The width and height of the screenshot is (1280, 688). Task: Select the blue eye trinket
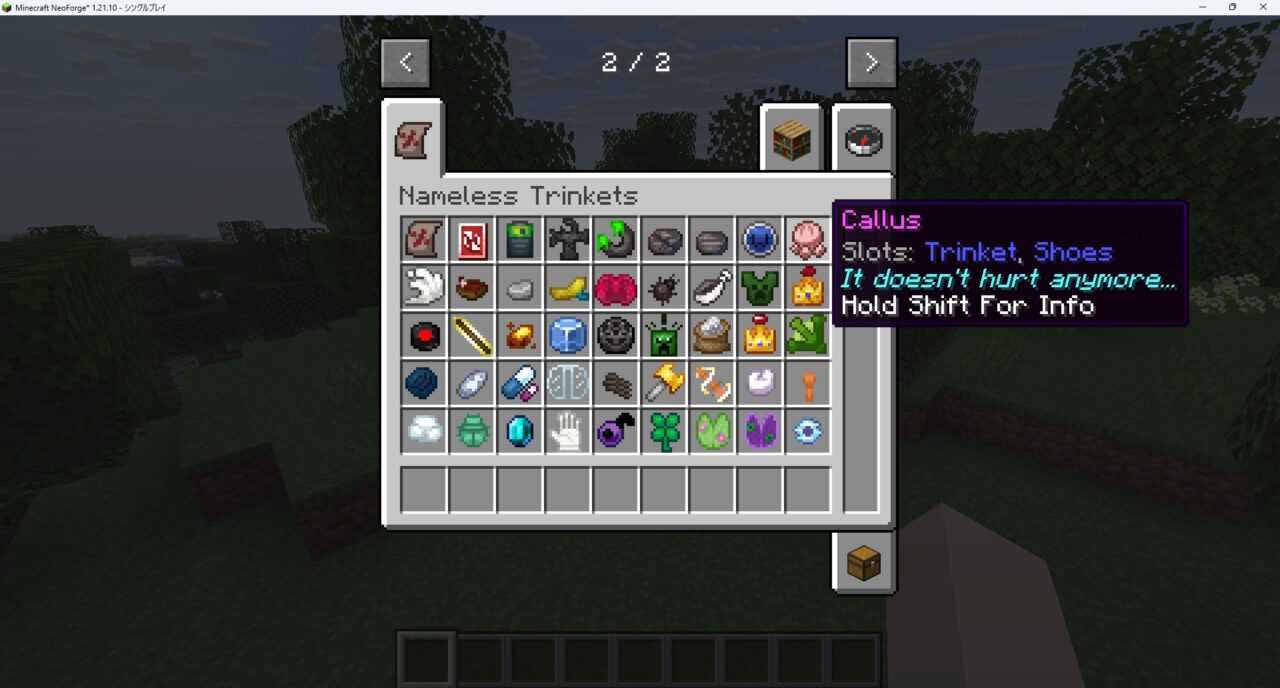(808, 432)
